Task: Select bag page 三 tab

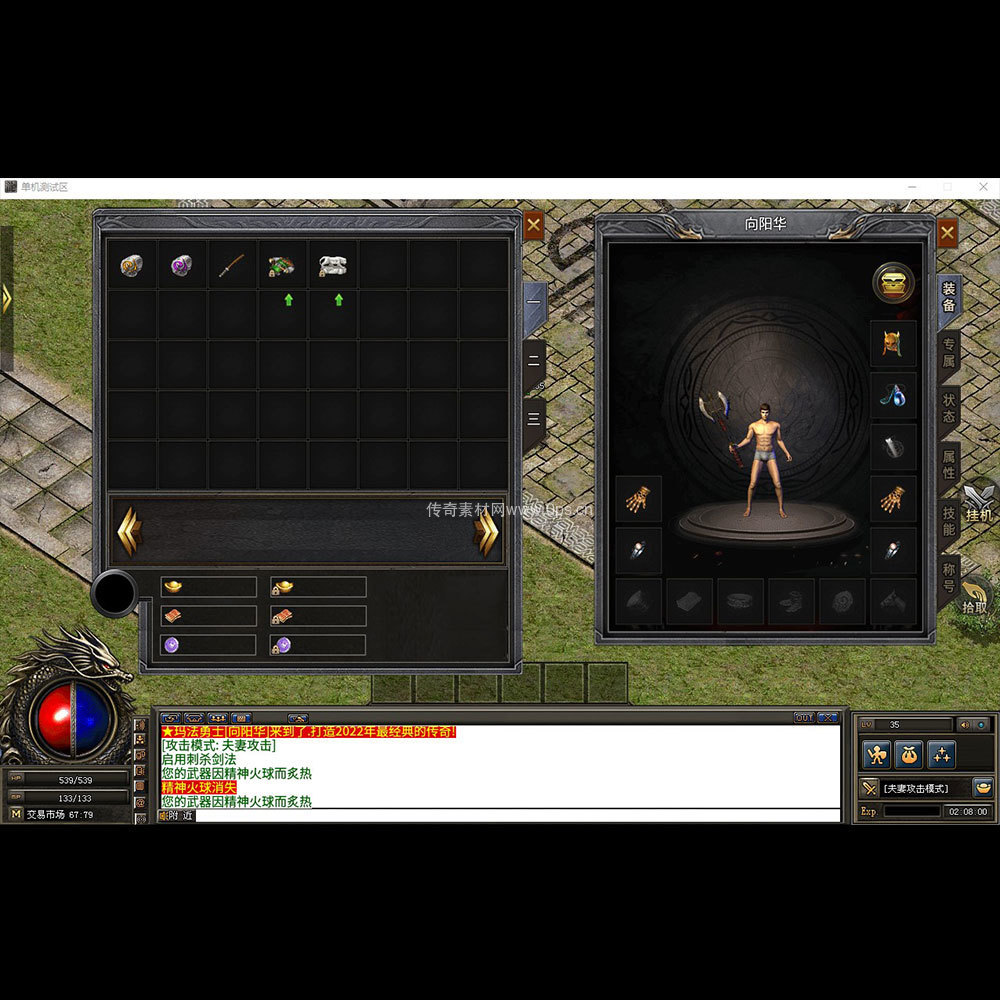Action: tap(535, 422)
